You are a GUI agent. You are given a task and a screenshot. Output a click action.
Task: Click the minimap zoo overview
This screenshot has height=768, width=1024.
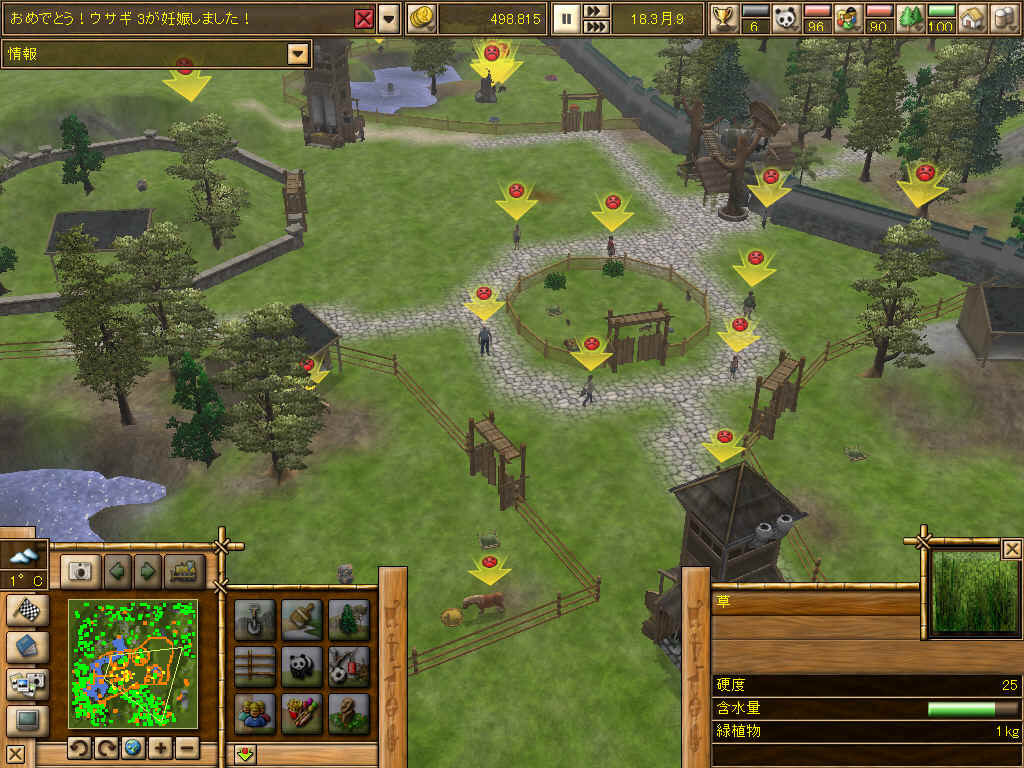pyautogui.click(x=132, y=663)
